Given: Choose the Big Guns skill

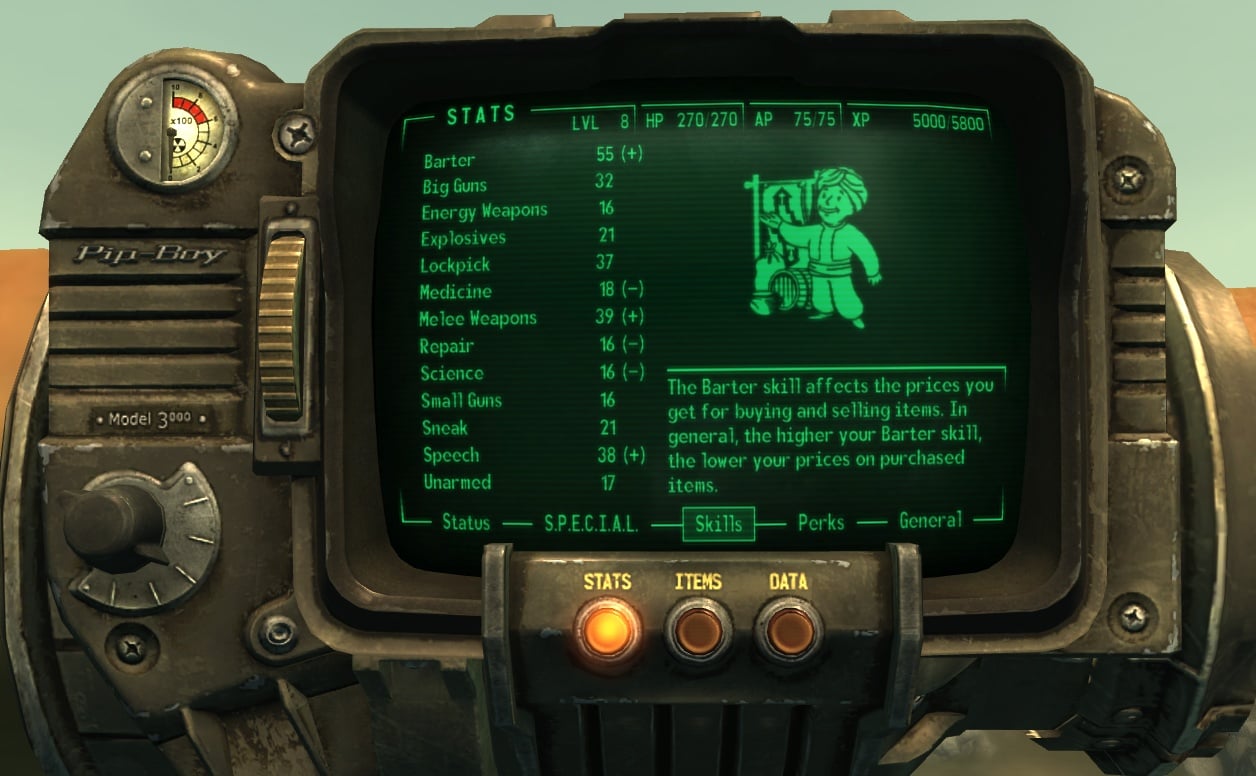Looking at the screenshot, I should 454,185.
